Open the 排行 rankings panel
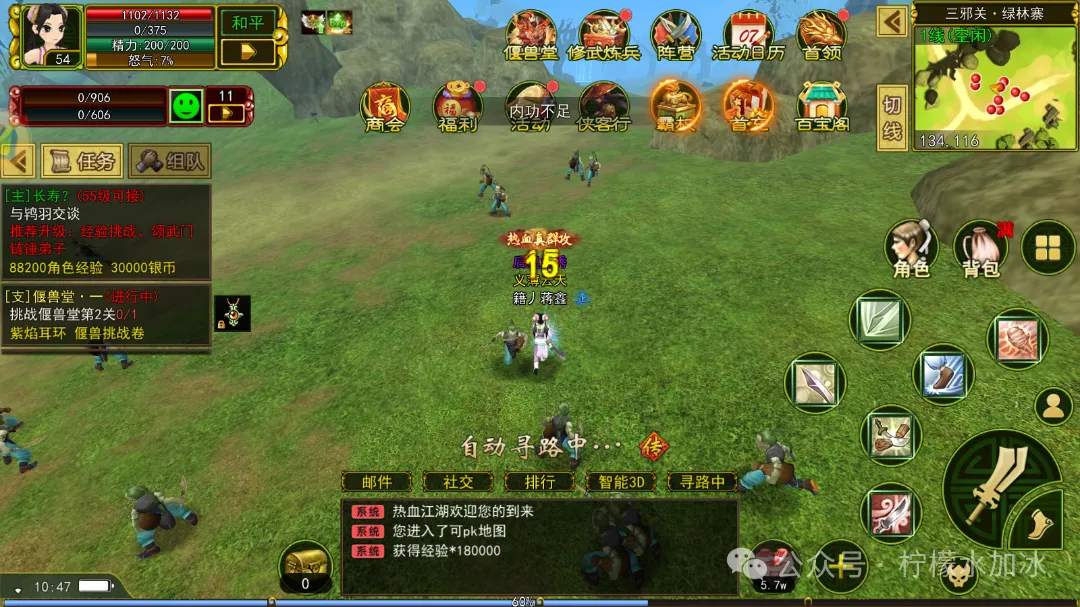Viewport: 1080px width, 607px height. click(540, 482)
